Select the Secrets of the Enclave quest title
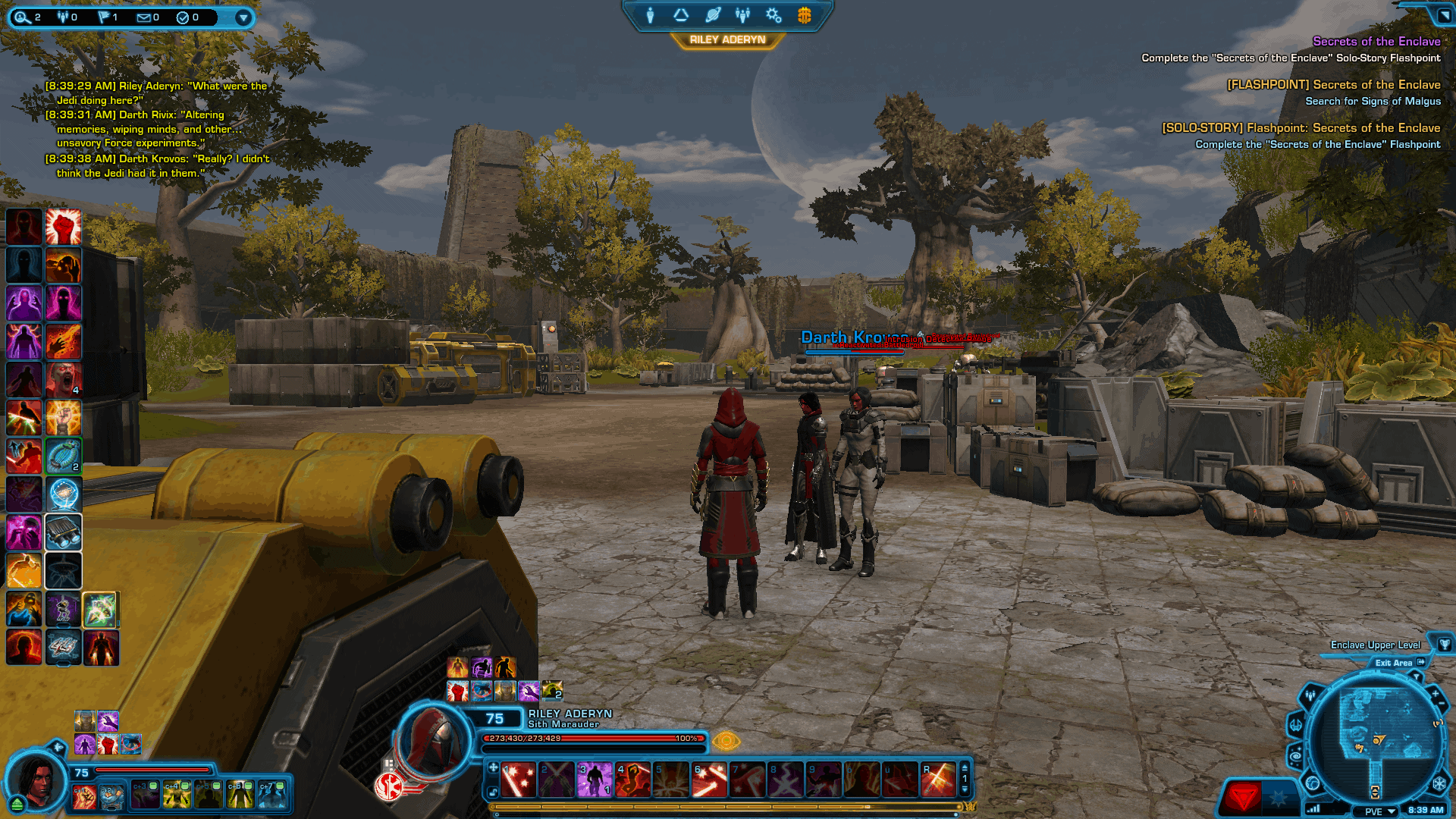1456x819 pixels. pos(1376,42)
